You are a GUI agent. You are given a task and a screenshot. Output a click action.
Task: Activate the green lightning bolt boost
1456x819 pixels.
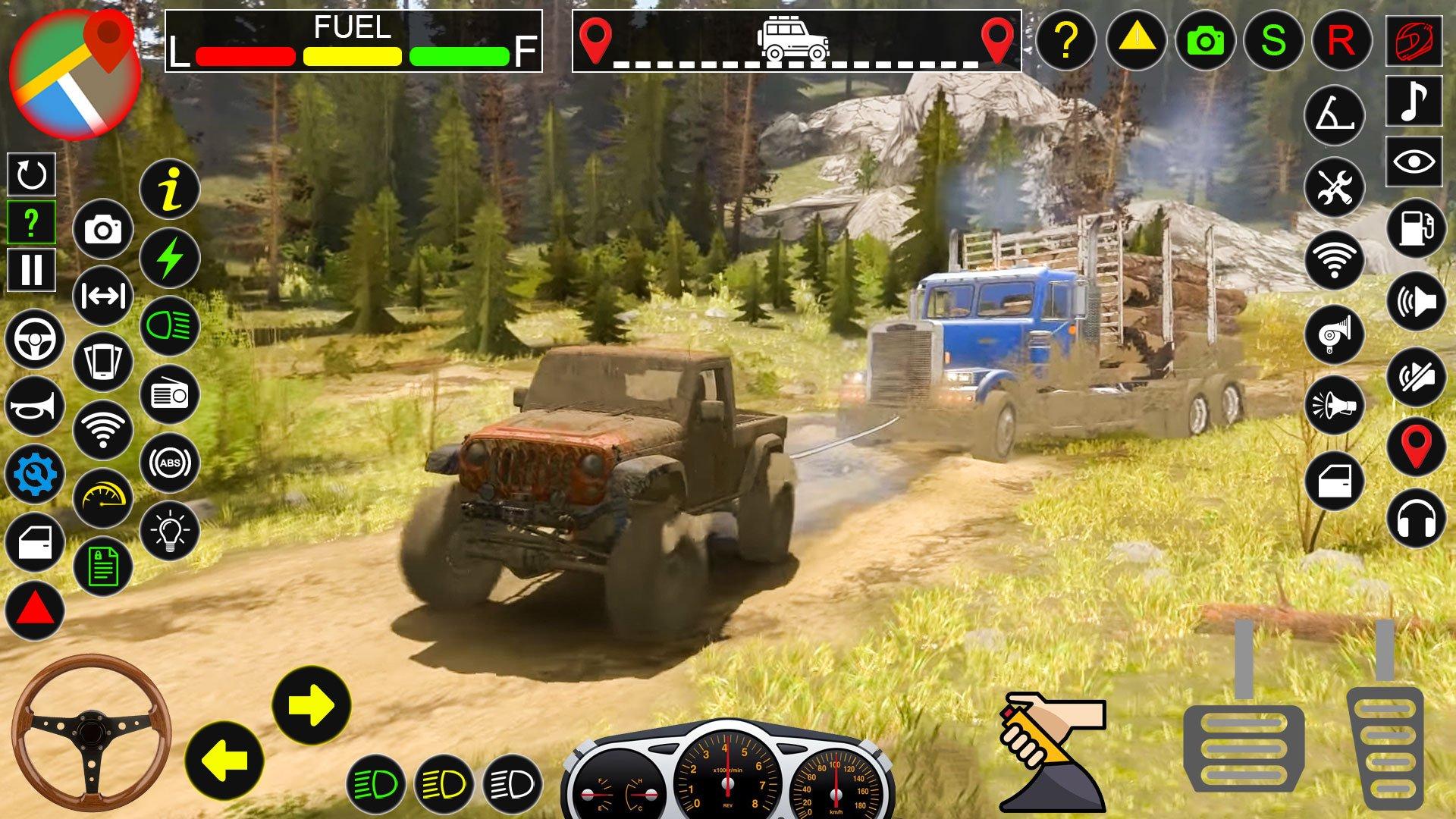(170, 257)
